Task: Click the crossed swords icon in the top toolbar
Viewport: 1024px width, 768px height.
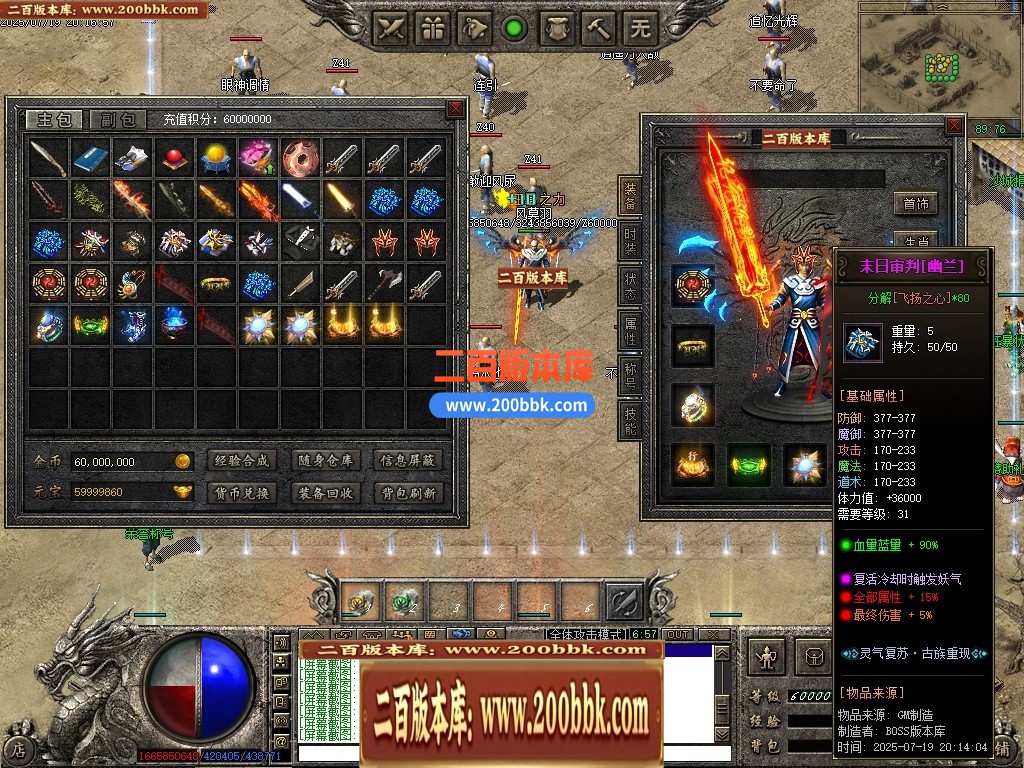Action: click(390, 29)
